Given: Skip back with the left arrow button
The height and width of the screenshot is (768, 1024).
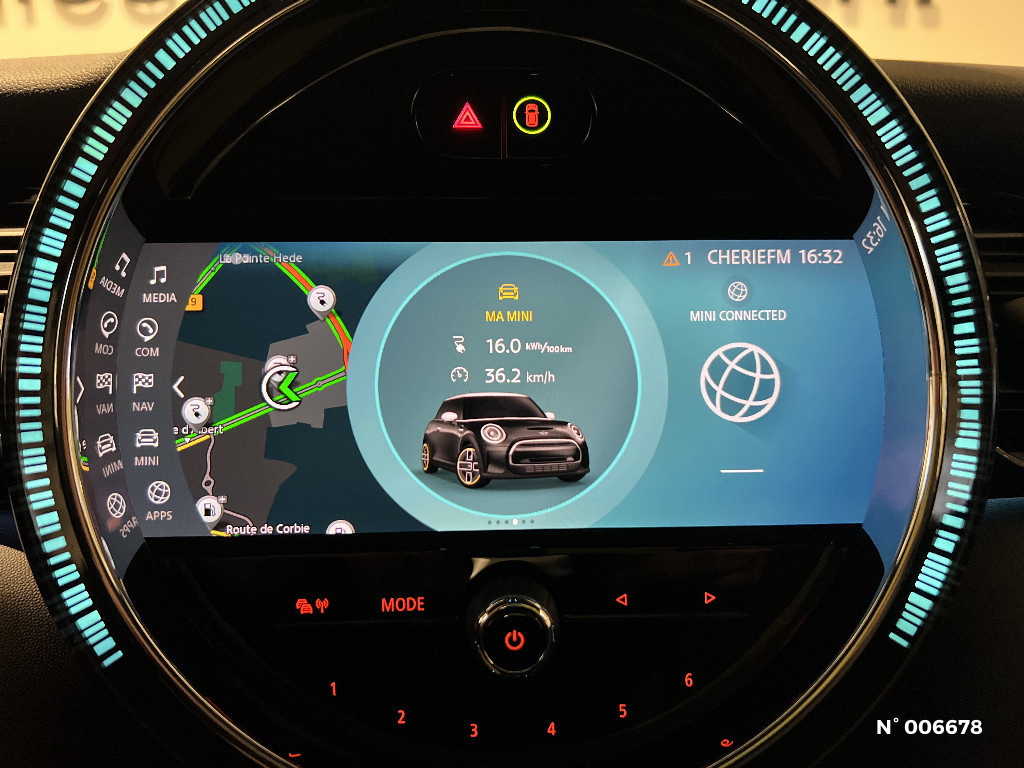Looking at the screenshot, I should tap(621, 599).
